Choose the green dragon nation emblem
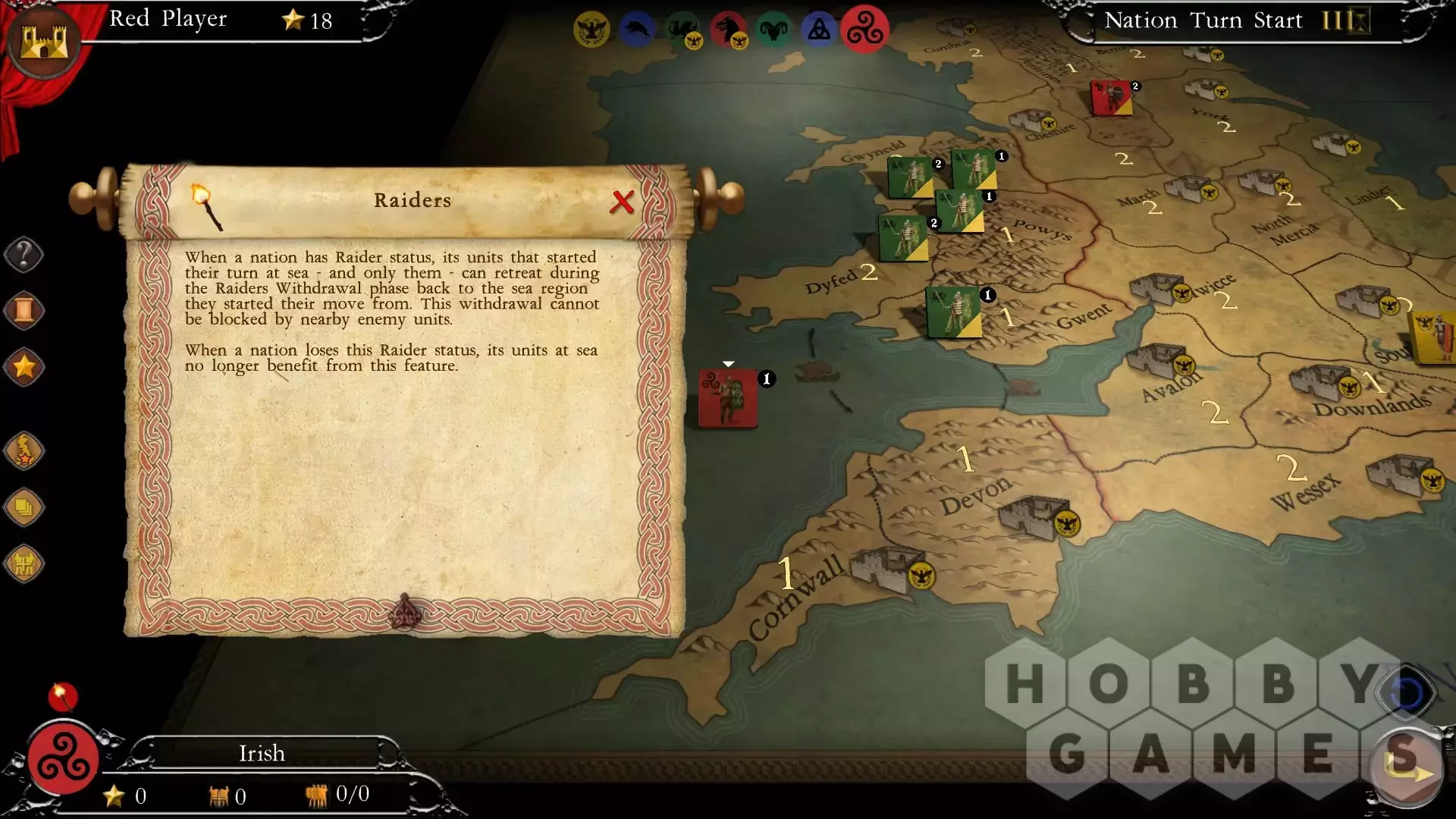The image size is (1456, 819). click(682, 30)
